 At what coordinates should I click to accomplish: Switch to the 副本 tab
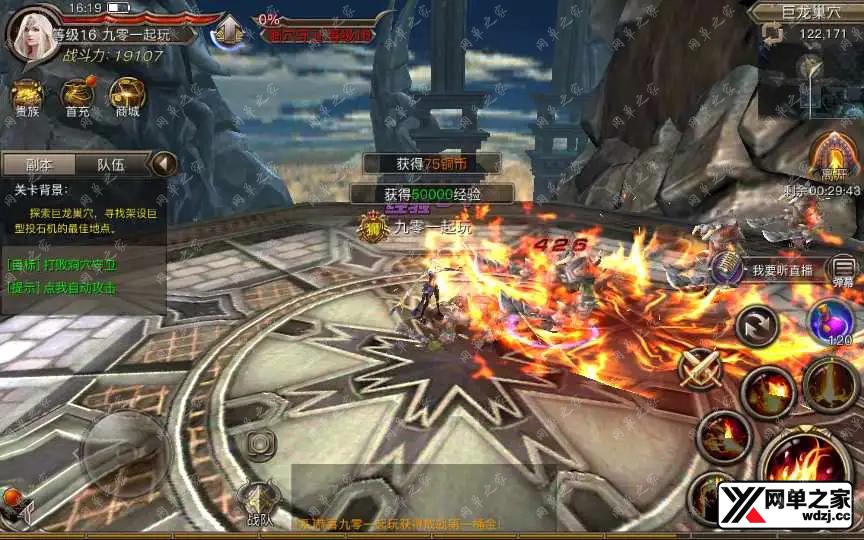click(39, 165)
